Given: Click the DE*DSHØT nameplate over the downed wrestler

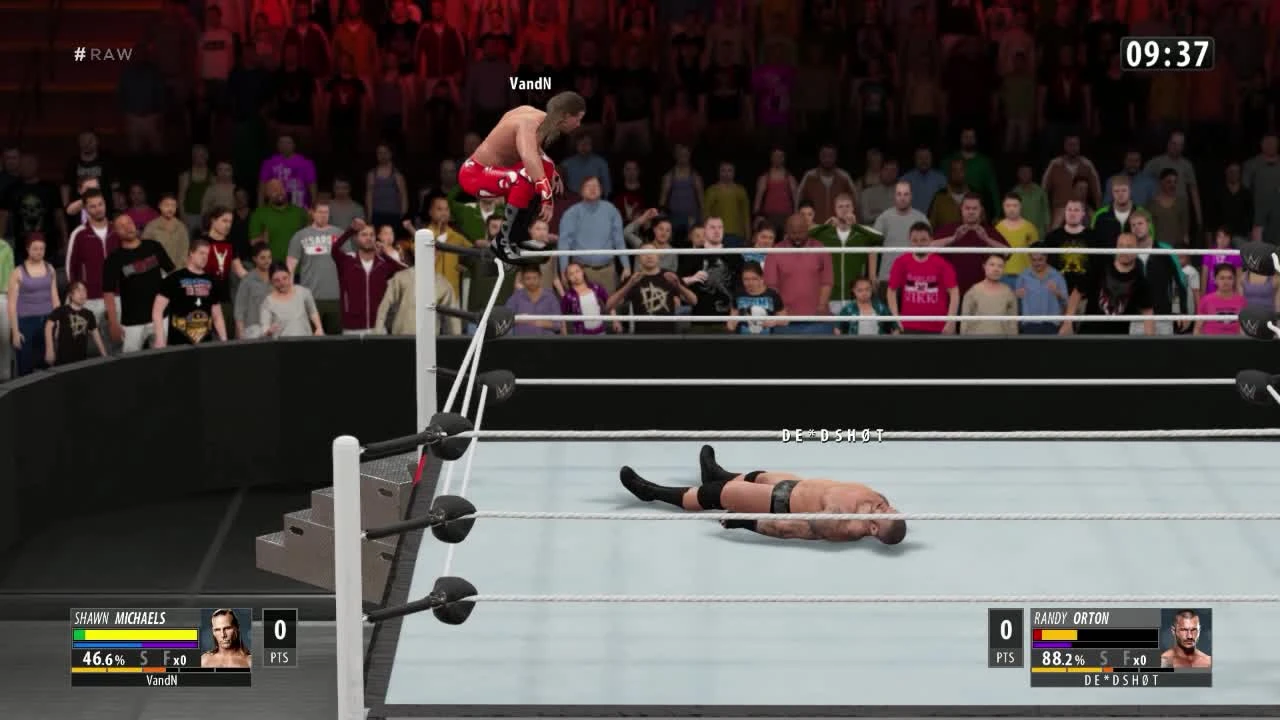Looking at the screenshot, I should 832,436.
